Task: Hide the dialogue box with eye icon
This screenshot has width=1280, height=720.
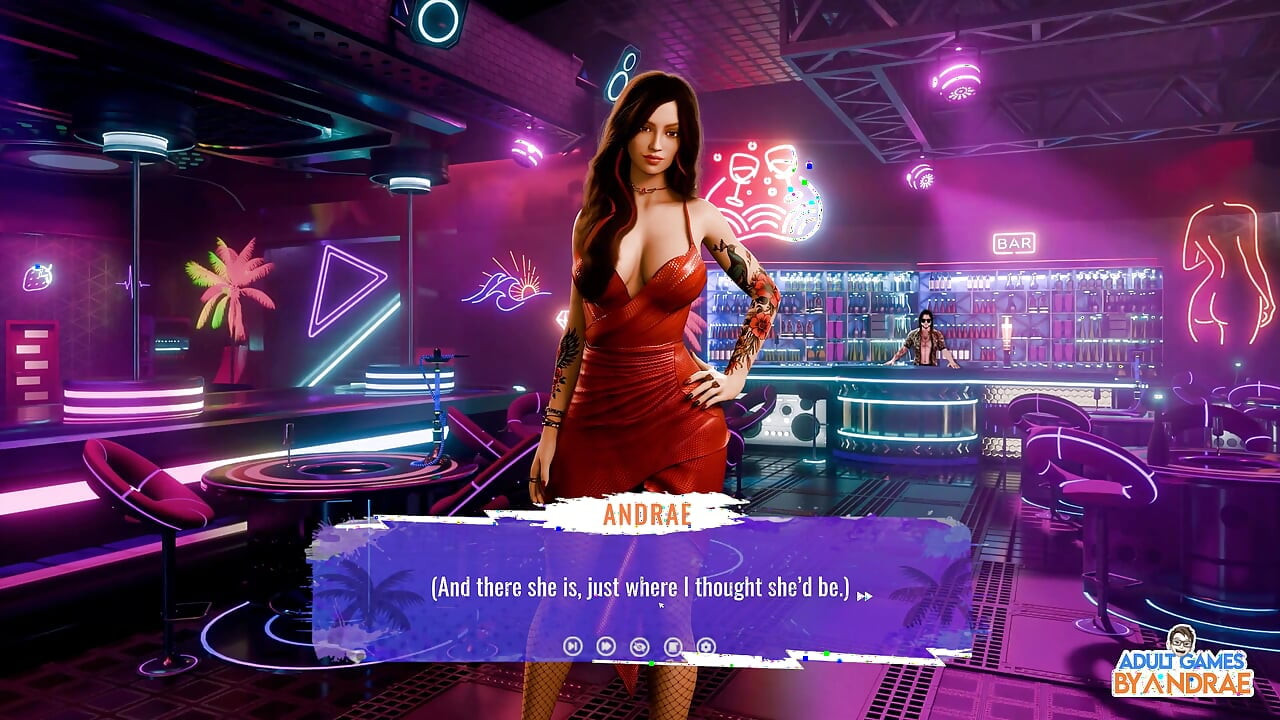Action: (639, 646)
